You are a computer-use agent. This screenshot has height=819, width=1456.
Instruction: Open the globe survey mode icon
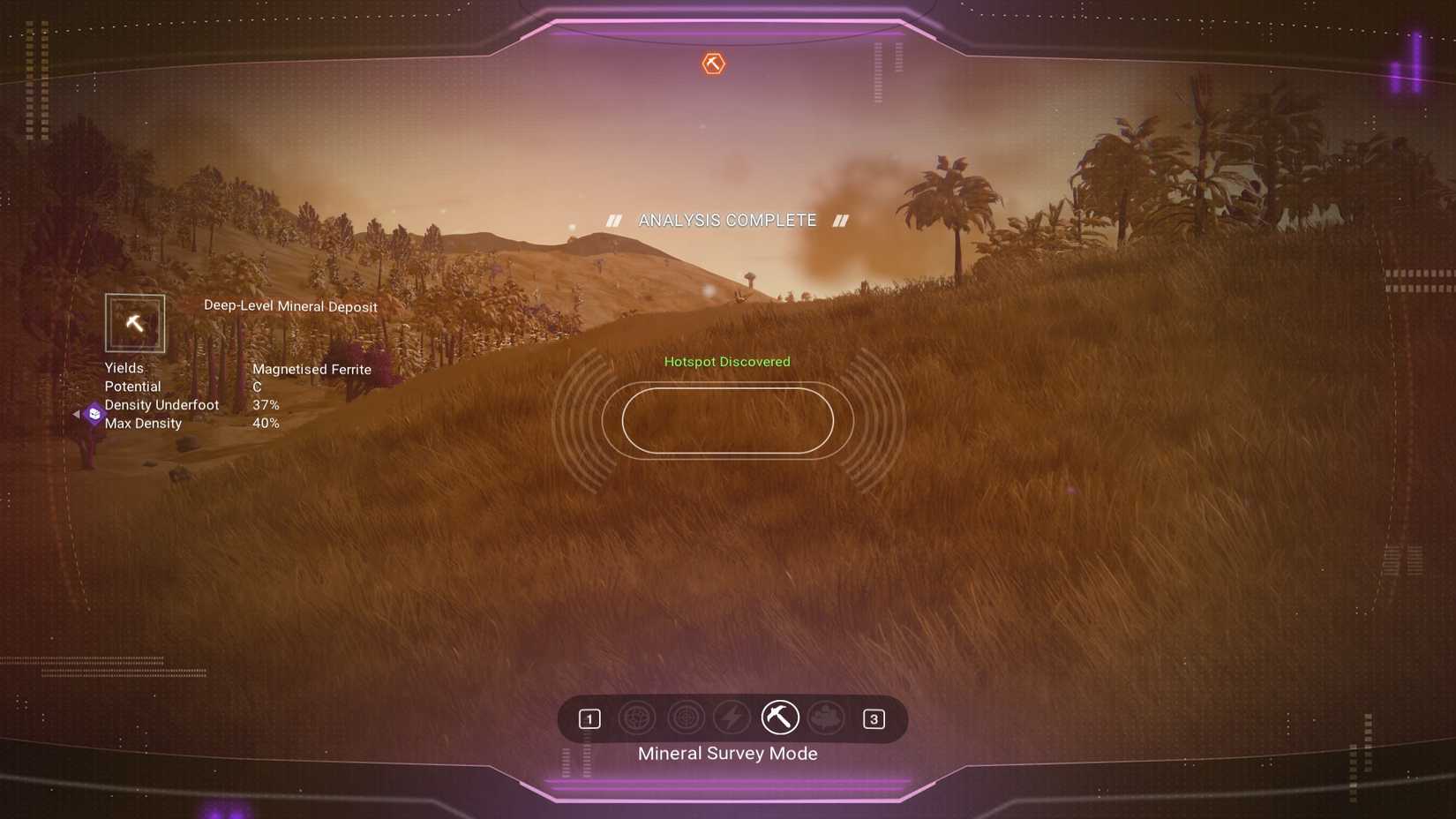click(x=638, y=718)
